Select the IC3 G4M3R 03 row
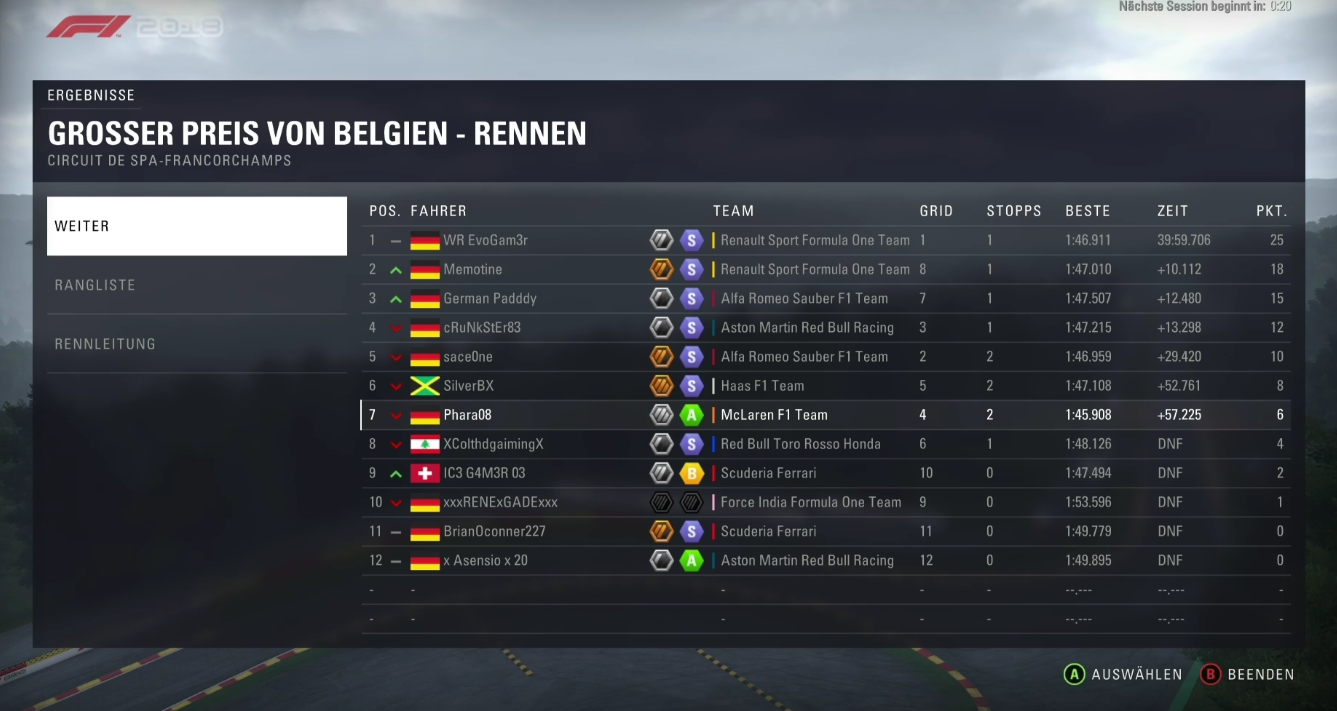Viewport: 1337px width, 711px height. [825, 473]
